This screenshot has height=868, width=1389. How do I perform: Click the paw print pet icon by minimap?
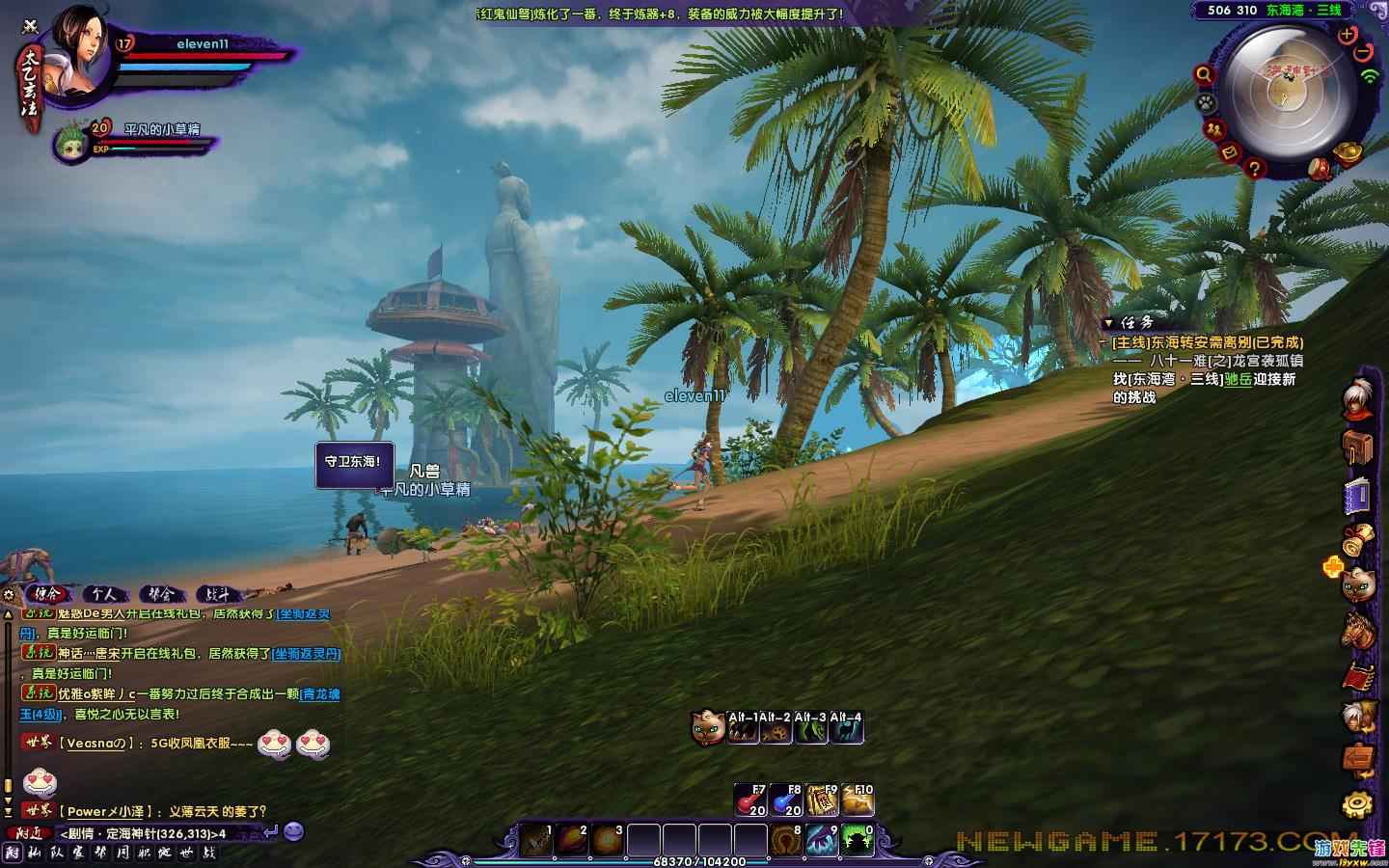pyautogui.click(x=1205, y=102)
